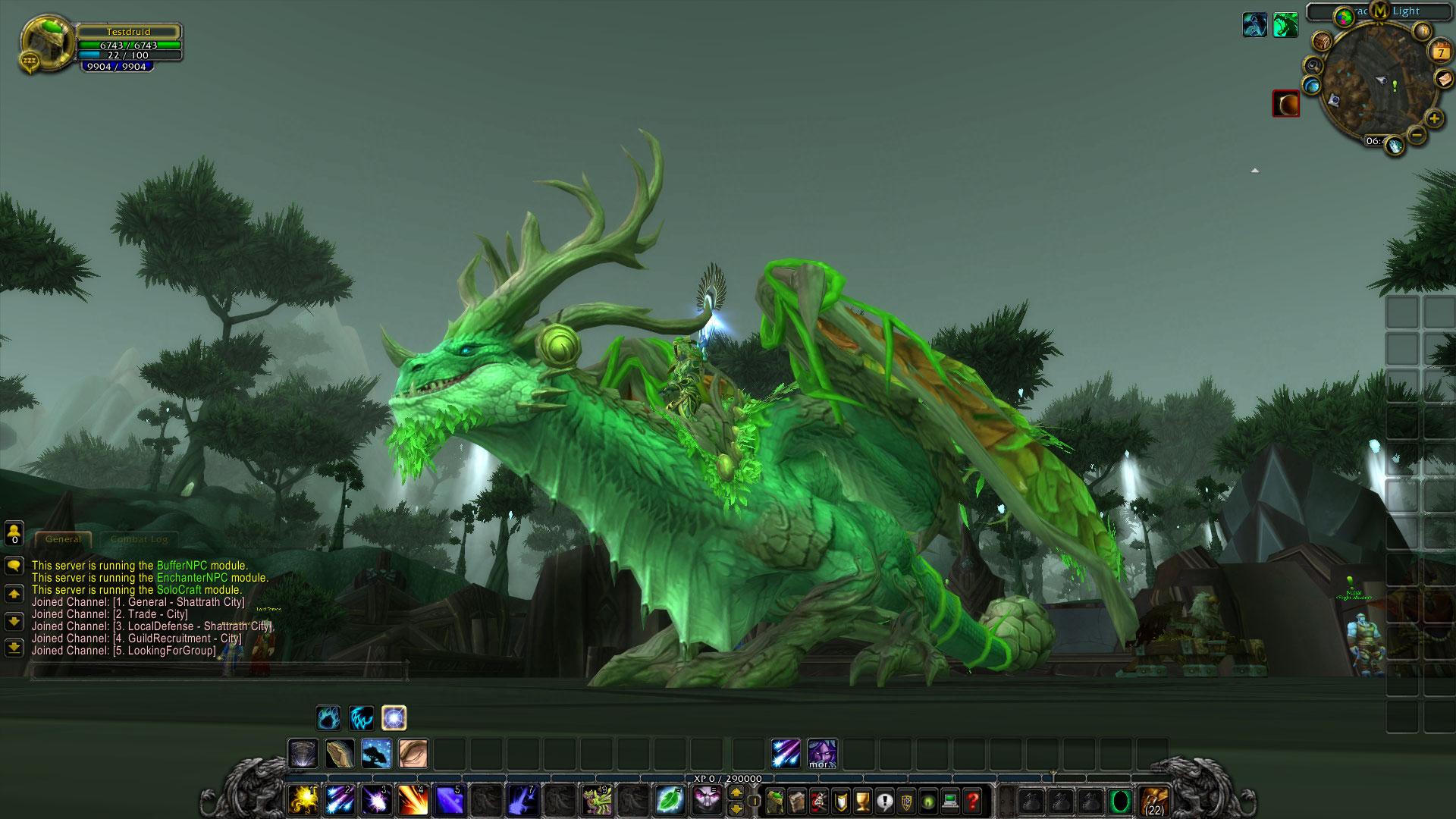Open the Talents panel icon

tap(817, 800)
